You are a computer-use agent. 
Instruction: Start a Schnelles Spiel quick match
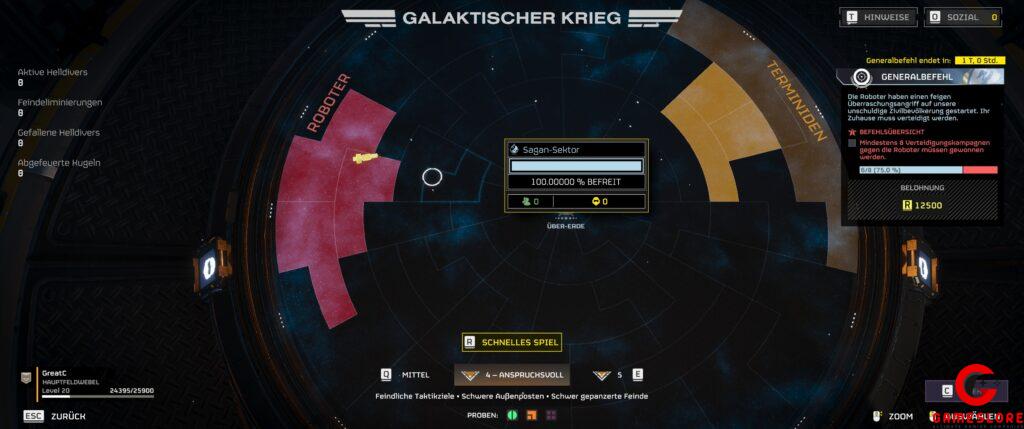click(512, 342)
